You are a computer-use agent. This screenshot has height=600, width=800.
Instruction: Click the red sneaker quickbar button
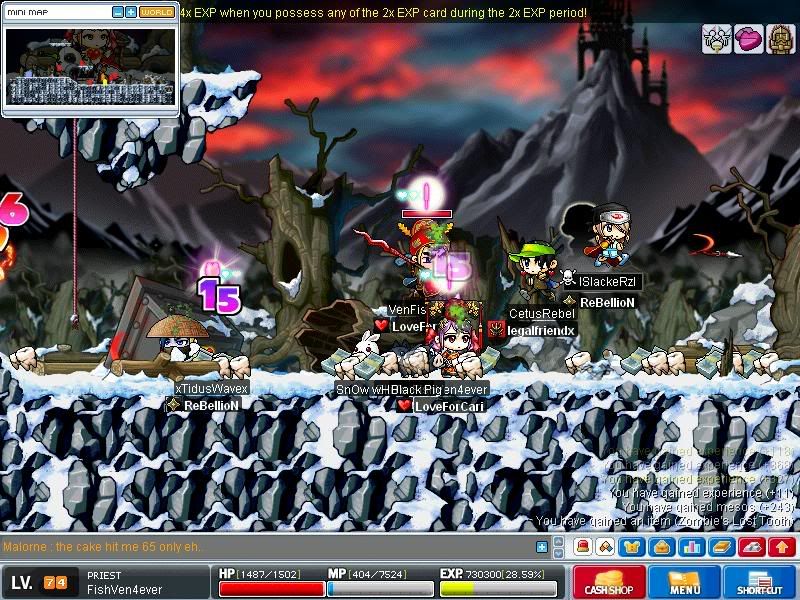pyautogui.click(x=754, y=547)
